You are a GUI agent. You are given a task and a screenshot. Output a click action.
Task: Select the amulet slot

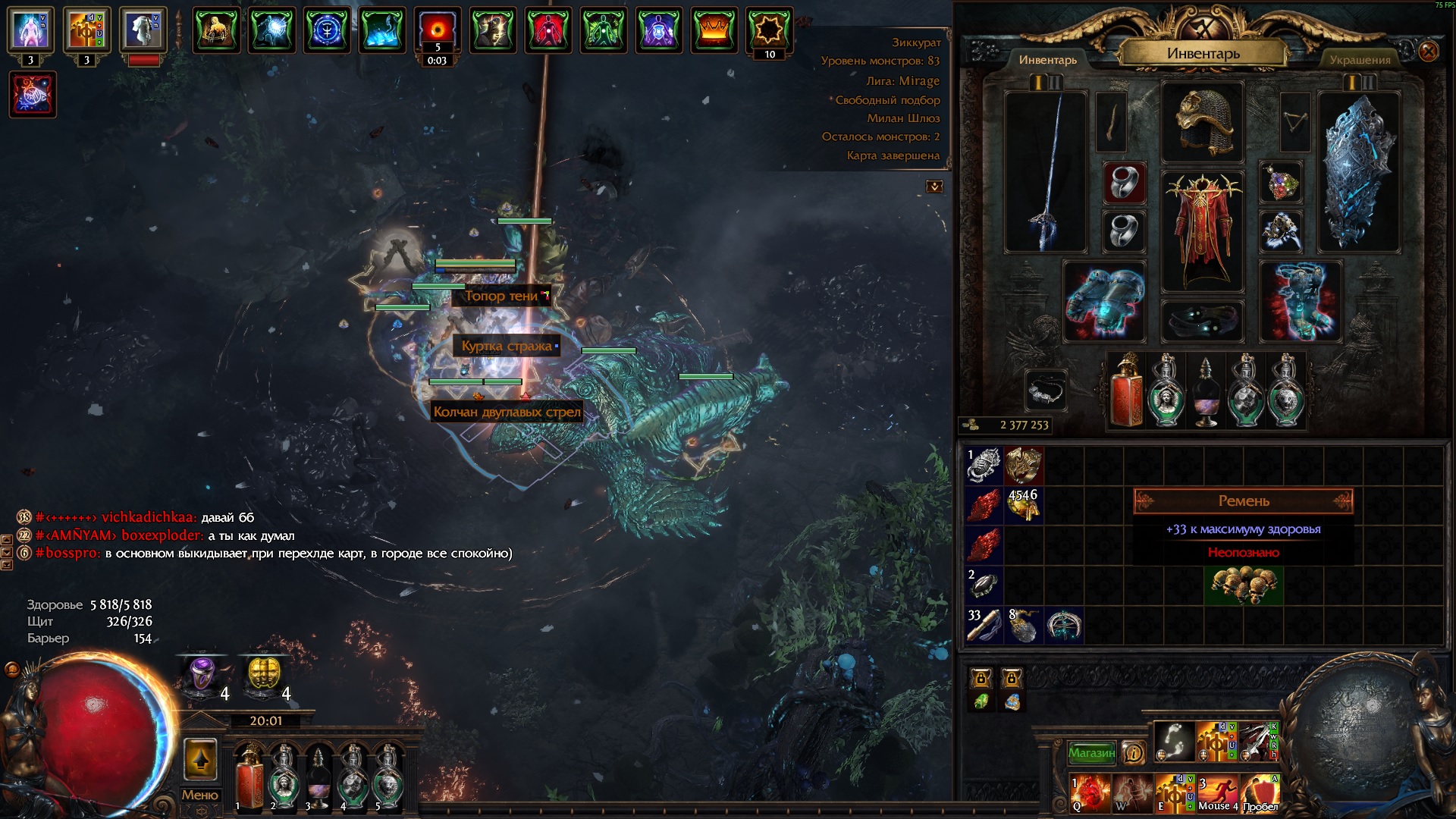[1281, 182]
